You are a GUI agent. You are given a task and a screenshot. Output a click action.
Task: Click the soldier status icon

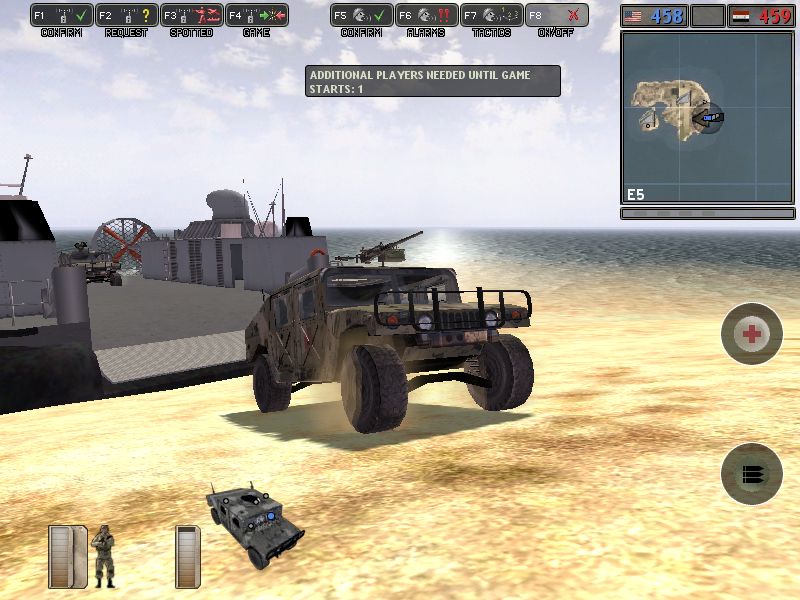103,553
